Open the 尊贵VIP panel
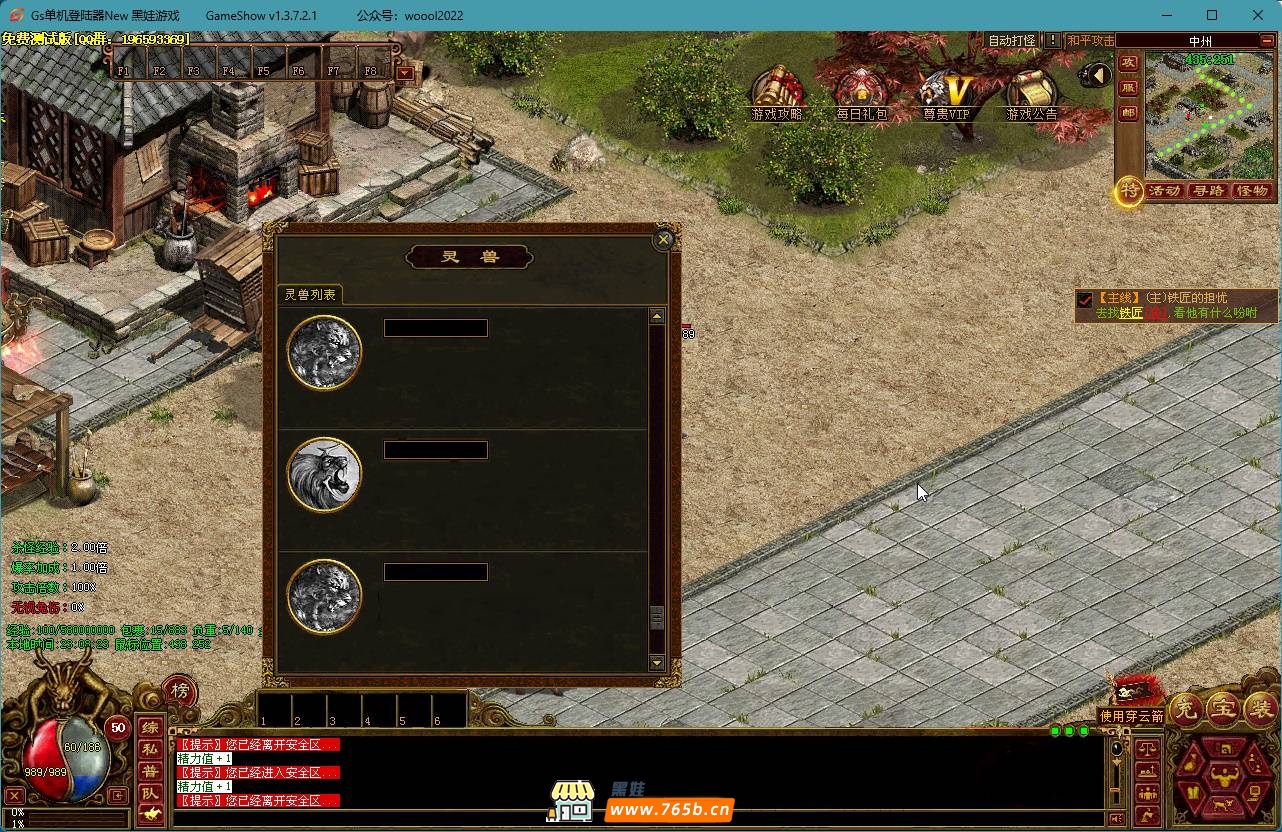The height and width of the screenshot is (832, 1282). pyautogui.click(x=946, y=93)
